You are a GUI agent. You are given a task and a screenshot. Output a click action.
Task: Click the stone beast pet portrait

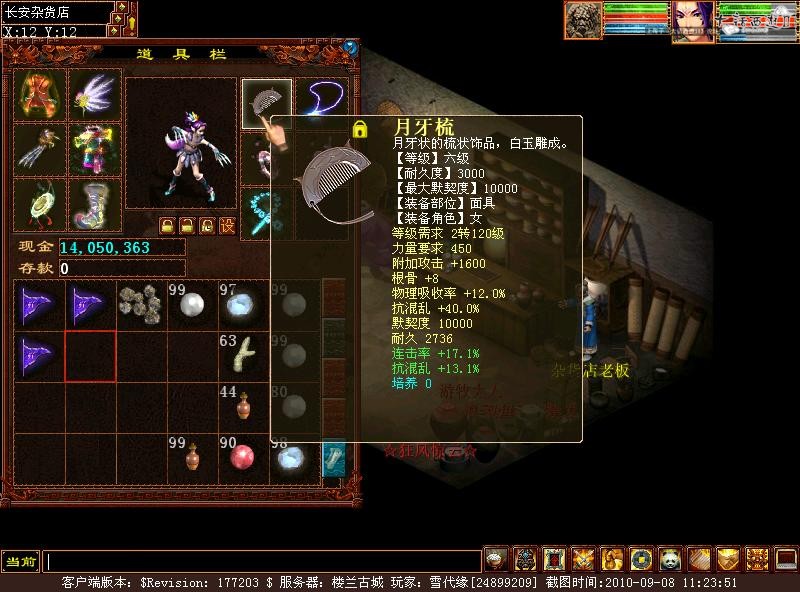pos(583,21)
